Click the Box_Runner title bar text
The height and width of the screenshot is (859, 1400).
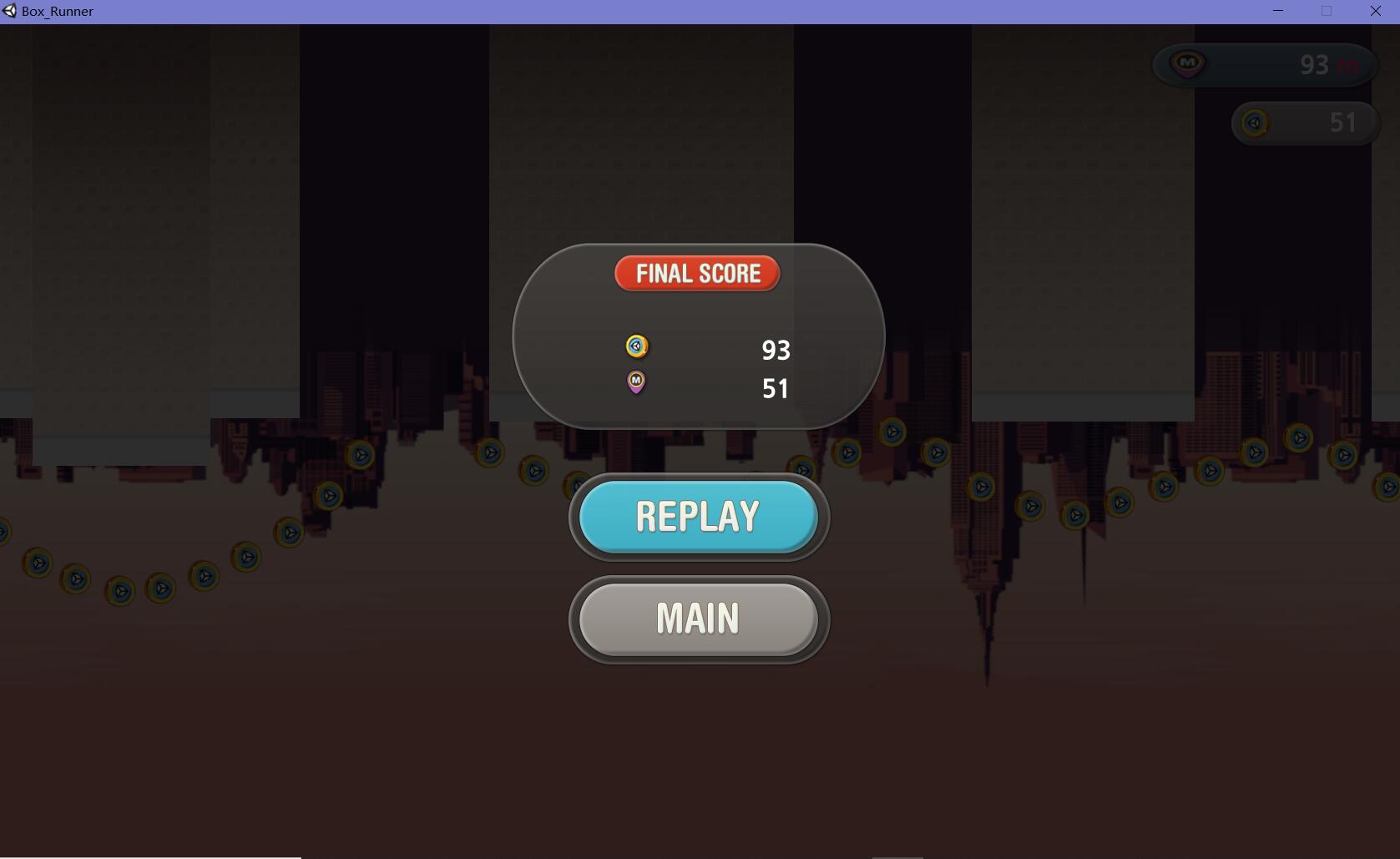pos(55,11)
